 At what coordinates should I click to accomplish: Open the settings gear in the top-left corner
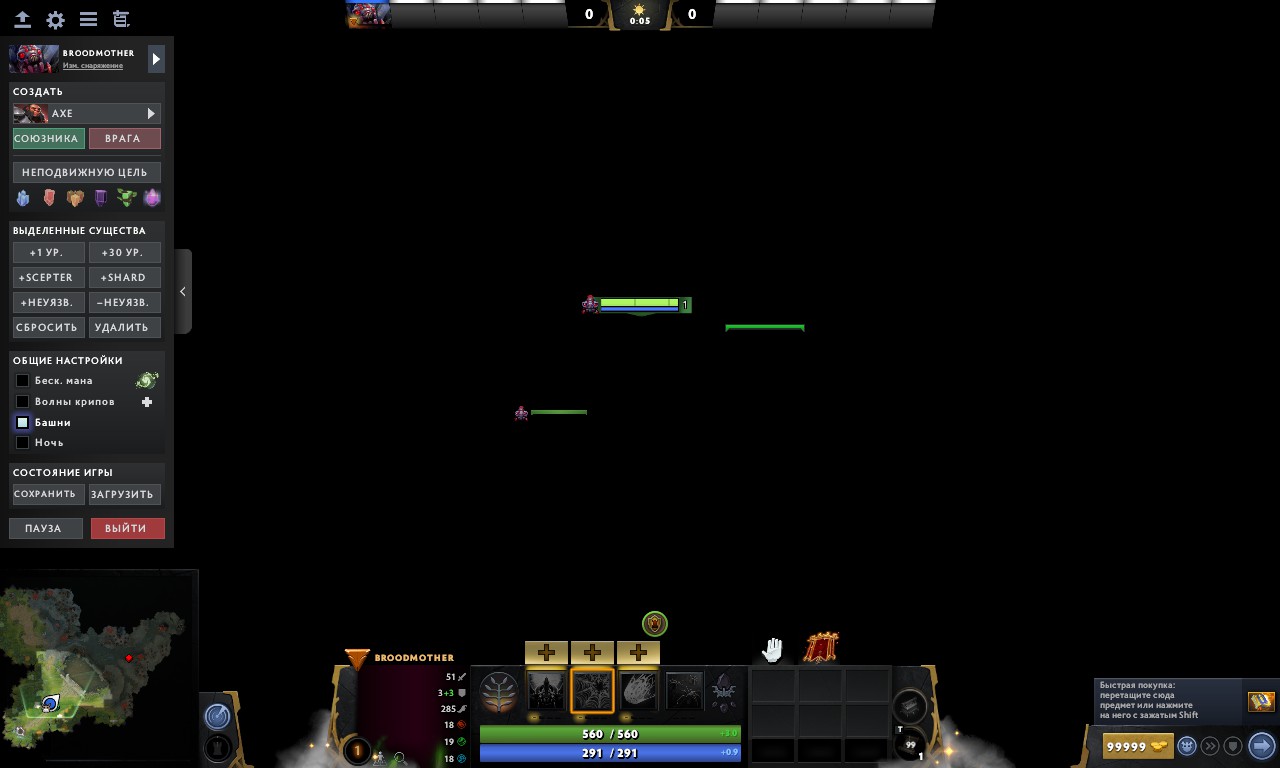tap(55, 18)
